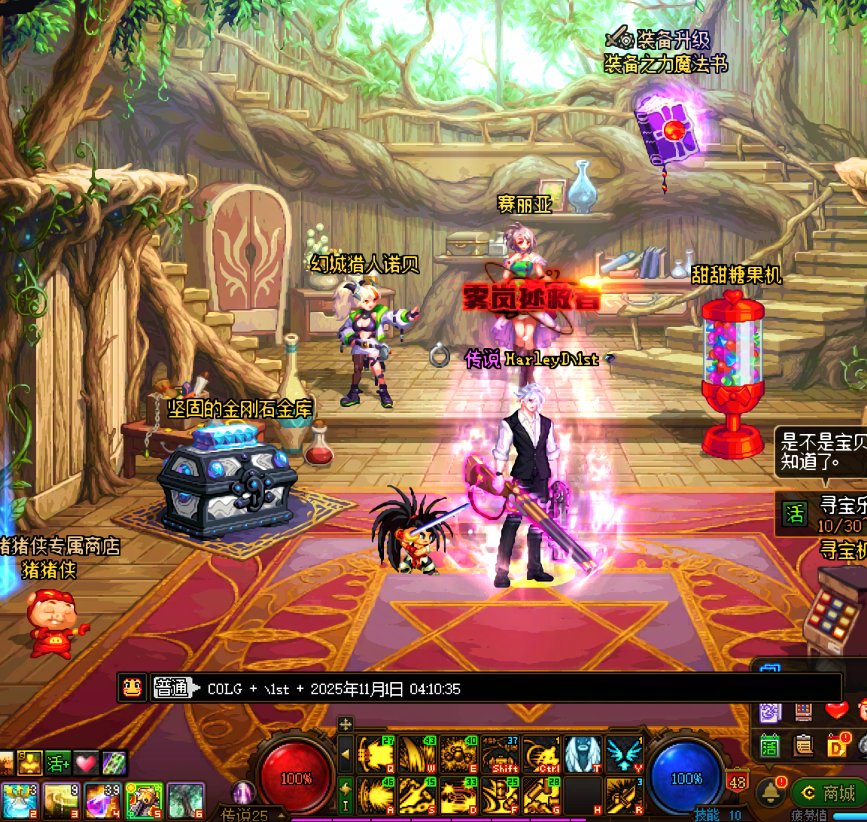Use the cyan wings skill on Y
This screenshot has width=867, height=822.
[x=624, y=754]
